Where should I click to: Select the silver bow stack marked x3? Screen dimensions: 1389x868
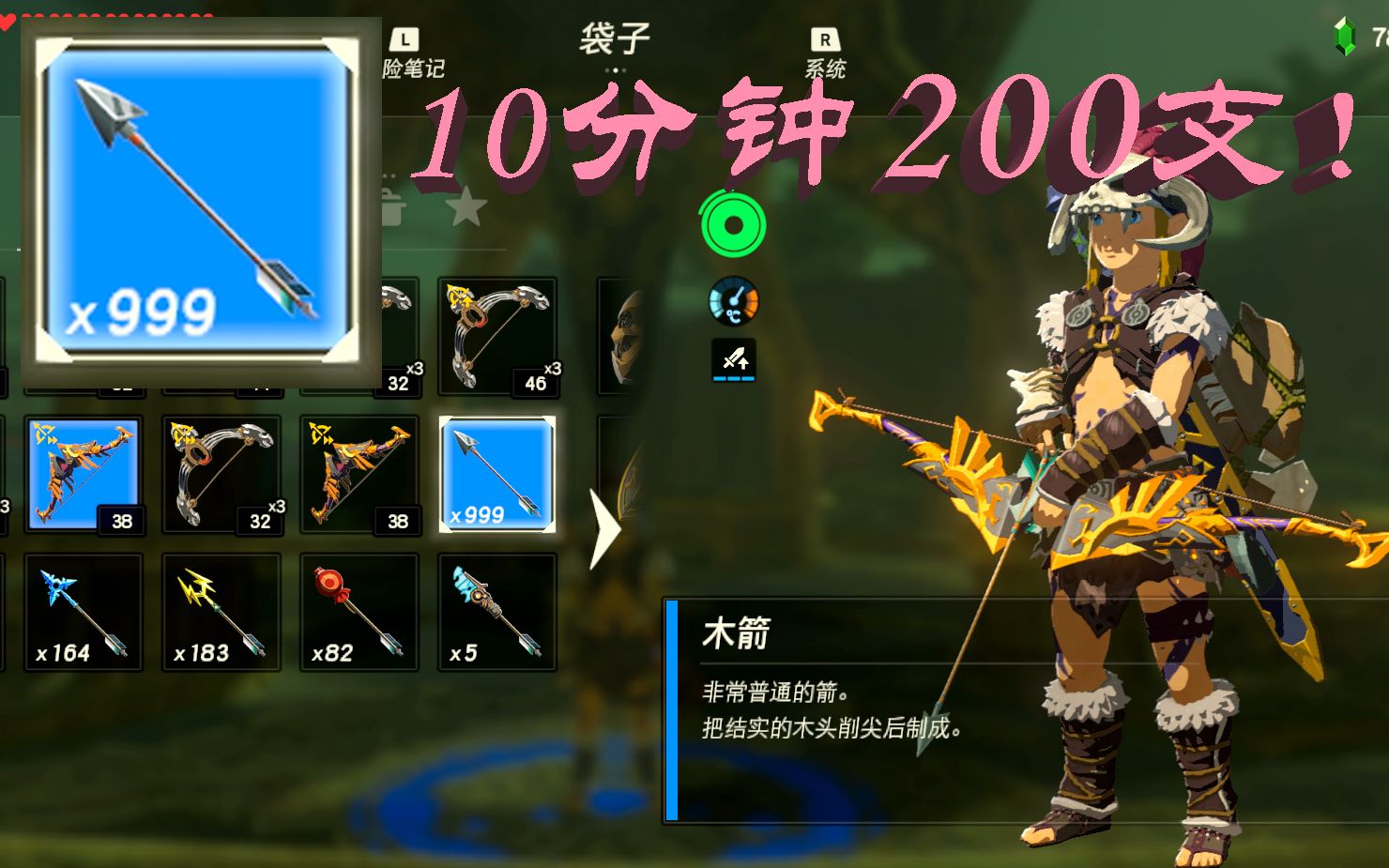click(x=222, y=474)
